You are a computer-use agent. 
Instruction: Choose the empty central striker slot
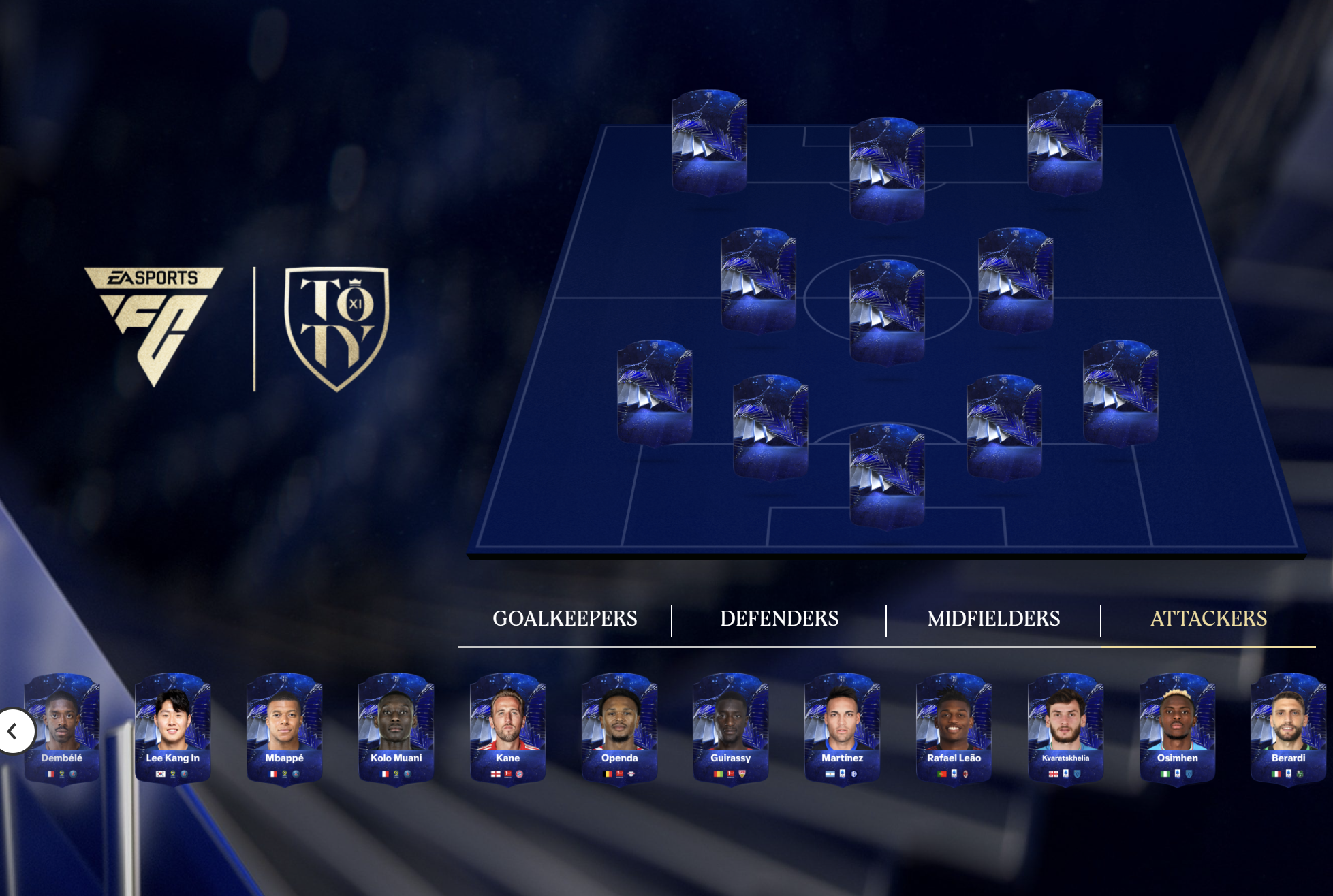[x=887, y=170]
